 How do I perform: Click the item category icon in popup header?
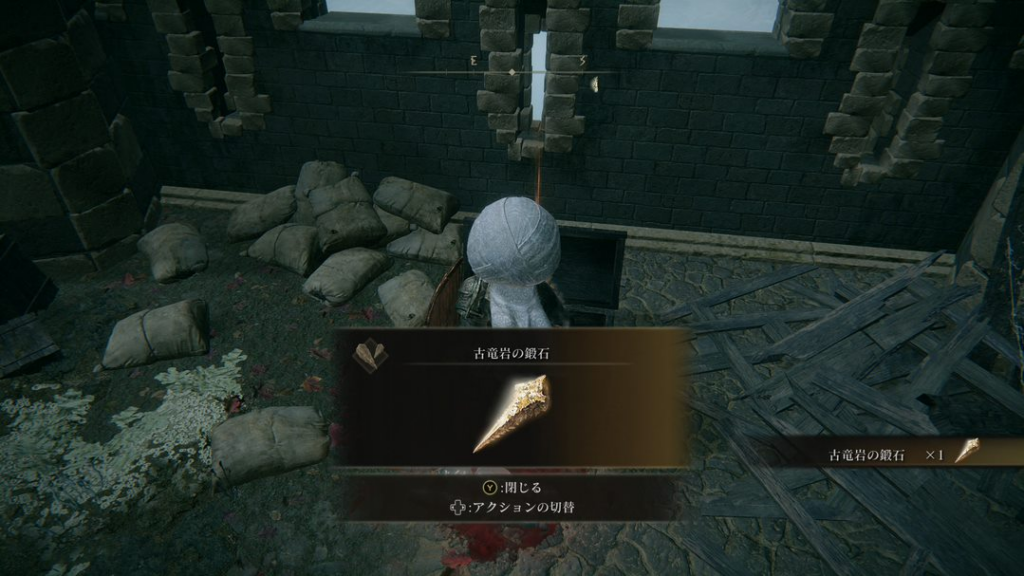pos(370,355)
